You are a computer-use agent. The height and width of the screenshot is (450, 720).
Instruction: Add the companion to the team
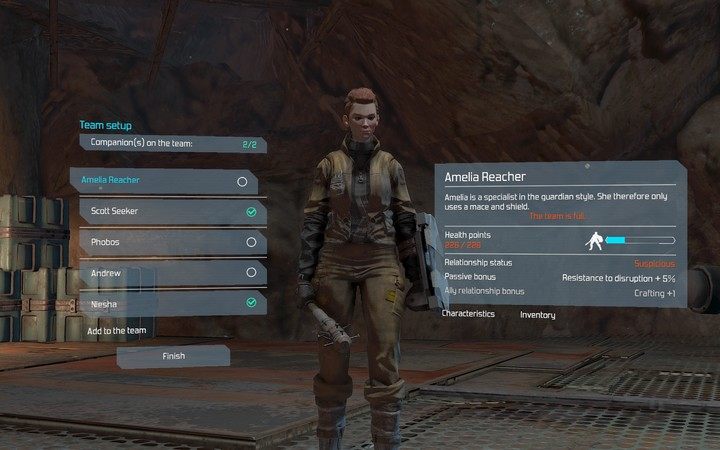(117, 330)
